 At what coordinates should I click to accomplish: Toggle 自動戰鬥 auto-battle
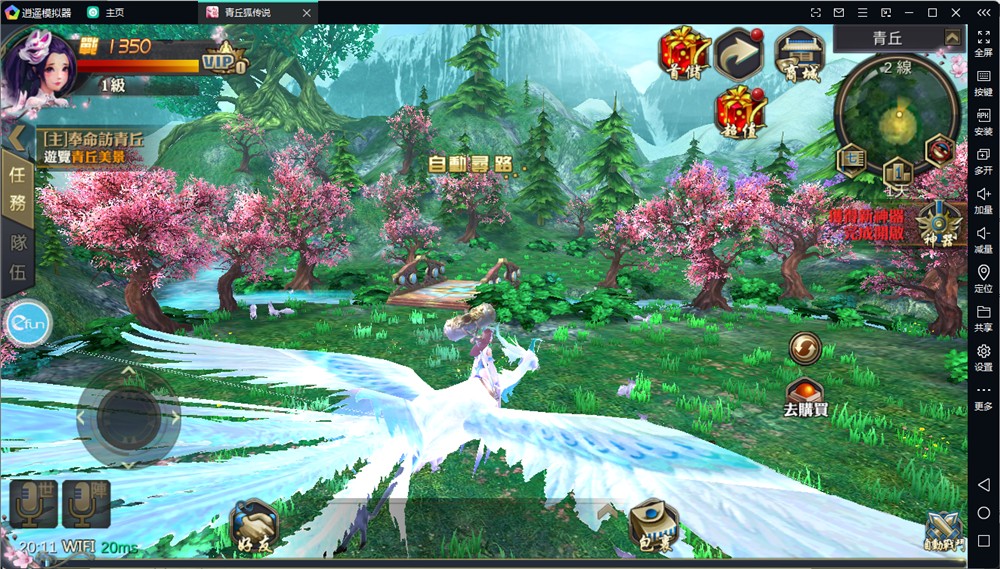pos(943,531)
